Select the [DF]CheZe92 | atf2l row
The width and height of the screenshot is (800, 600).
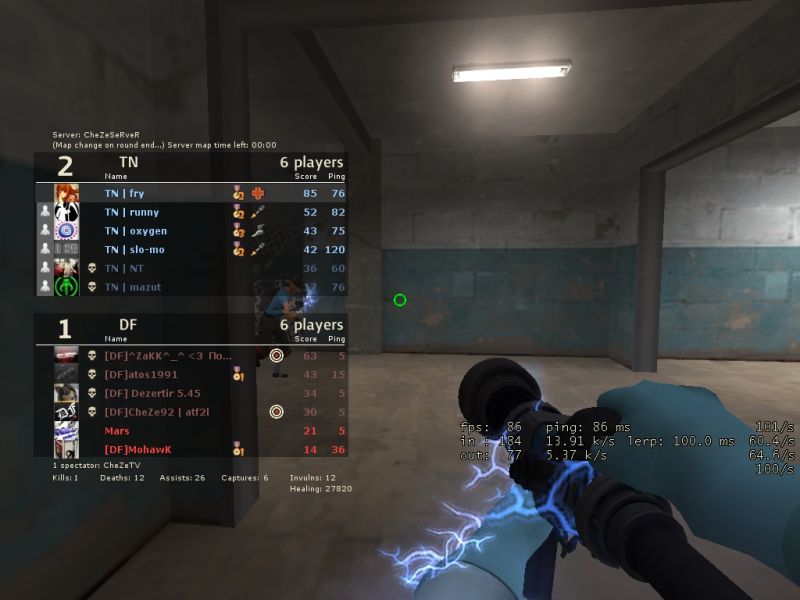tap(190, 412)
